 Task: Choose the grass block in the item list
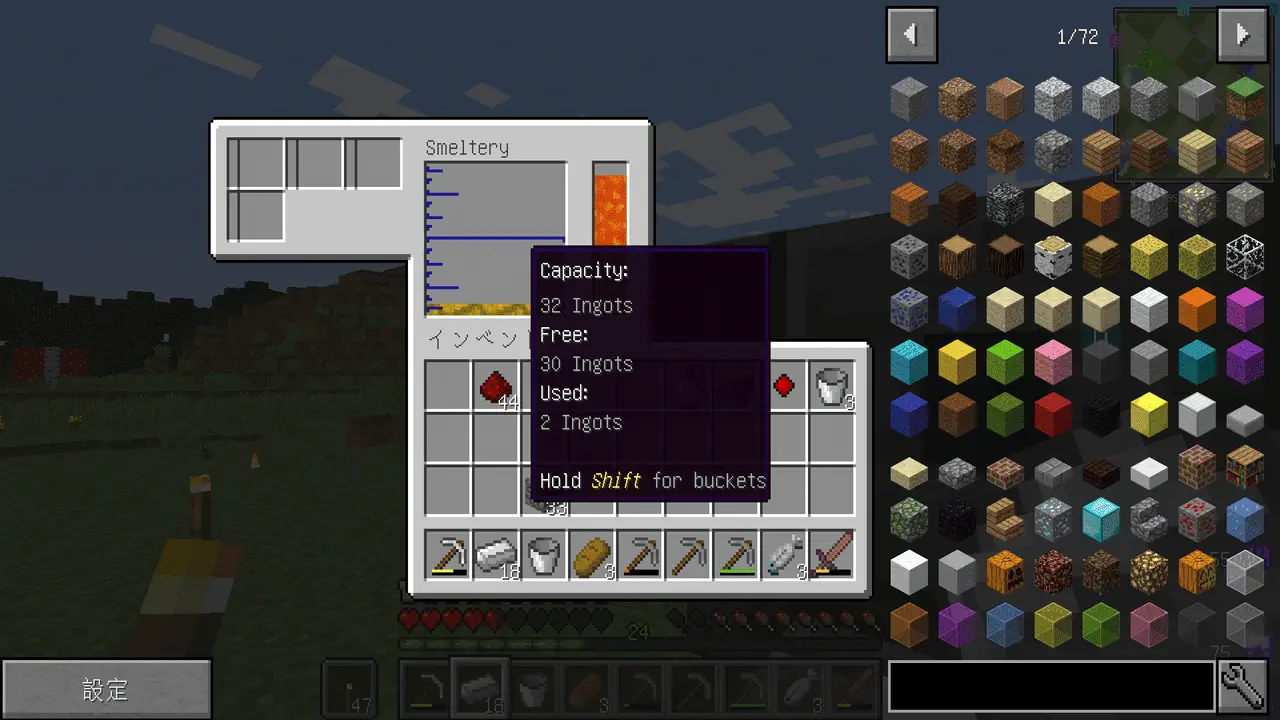click(x=1245, y=98)
